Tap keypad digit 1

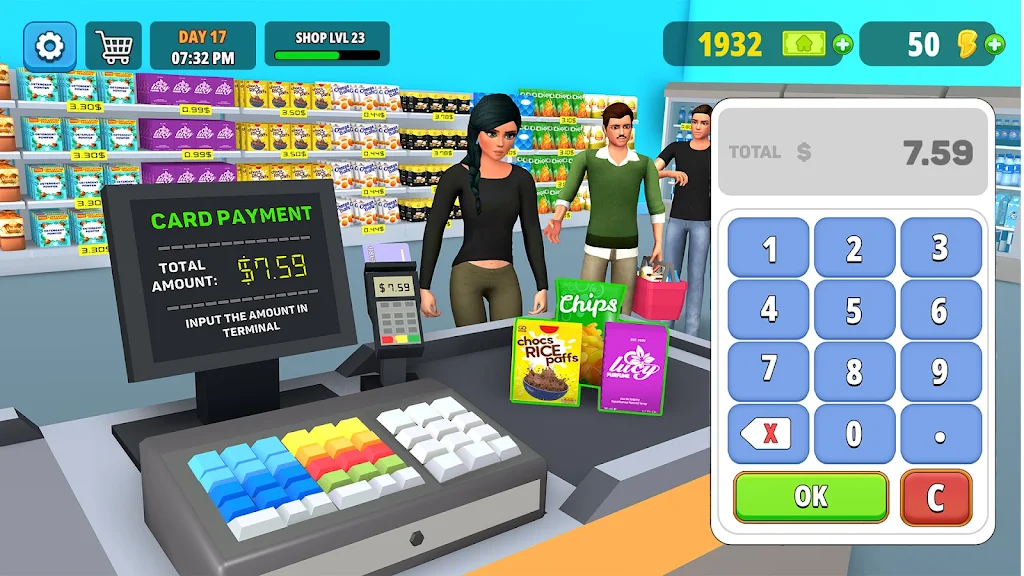pos(768,248)
